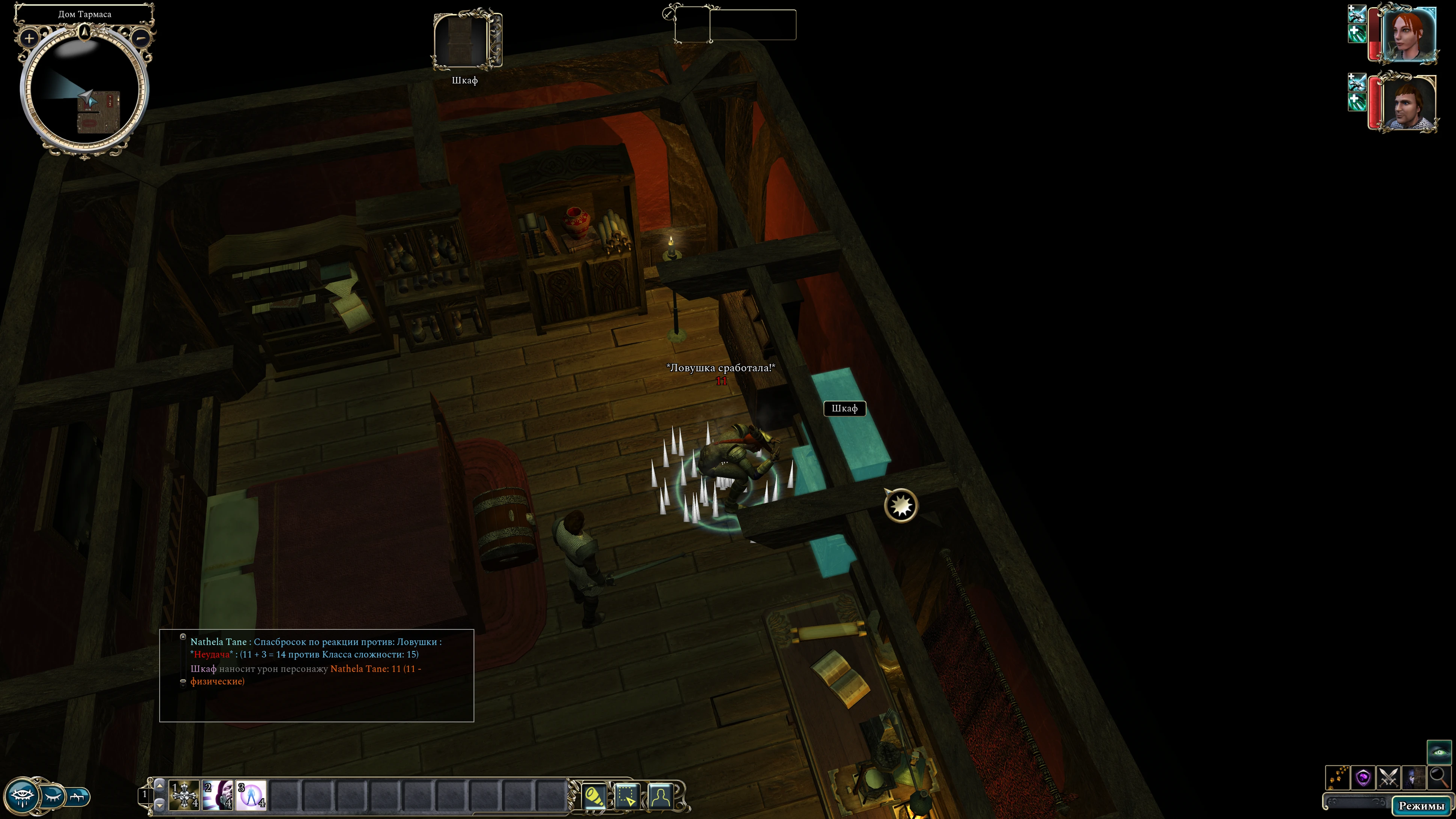Open the Режимы modes menu

pos(1421,805)
